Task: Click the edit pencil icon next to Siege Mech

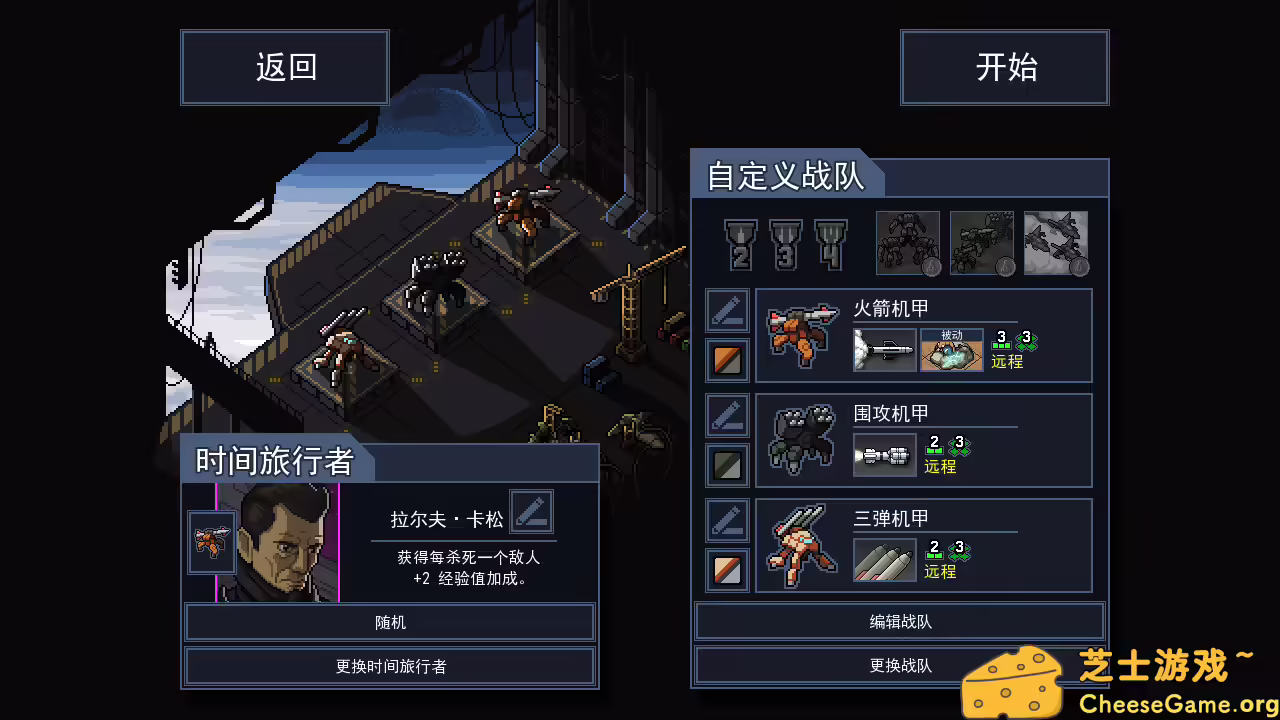Action: [727, 414]
